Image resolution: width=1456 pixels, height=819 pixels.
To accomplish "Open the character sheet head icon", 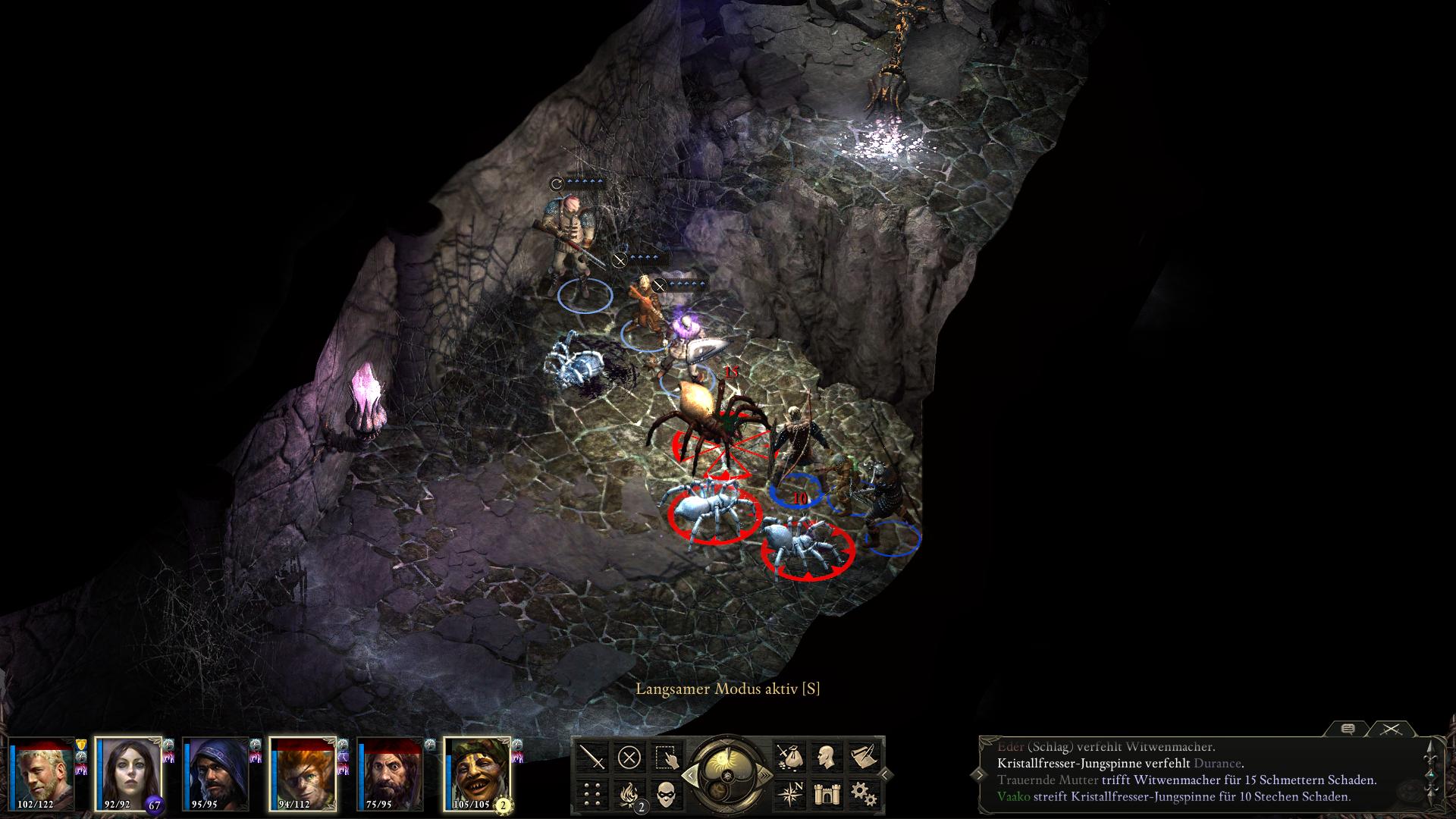I will [827, 757].
